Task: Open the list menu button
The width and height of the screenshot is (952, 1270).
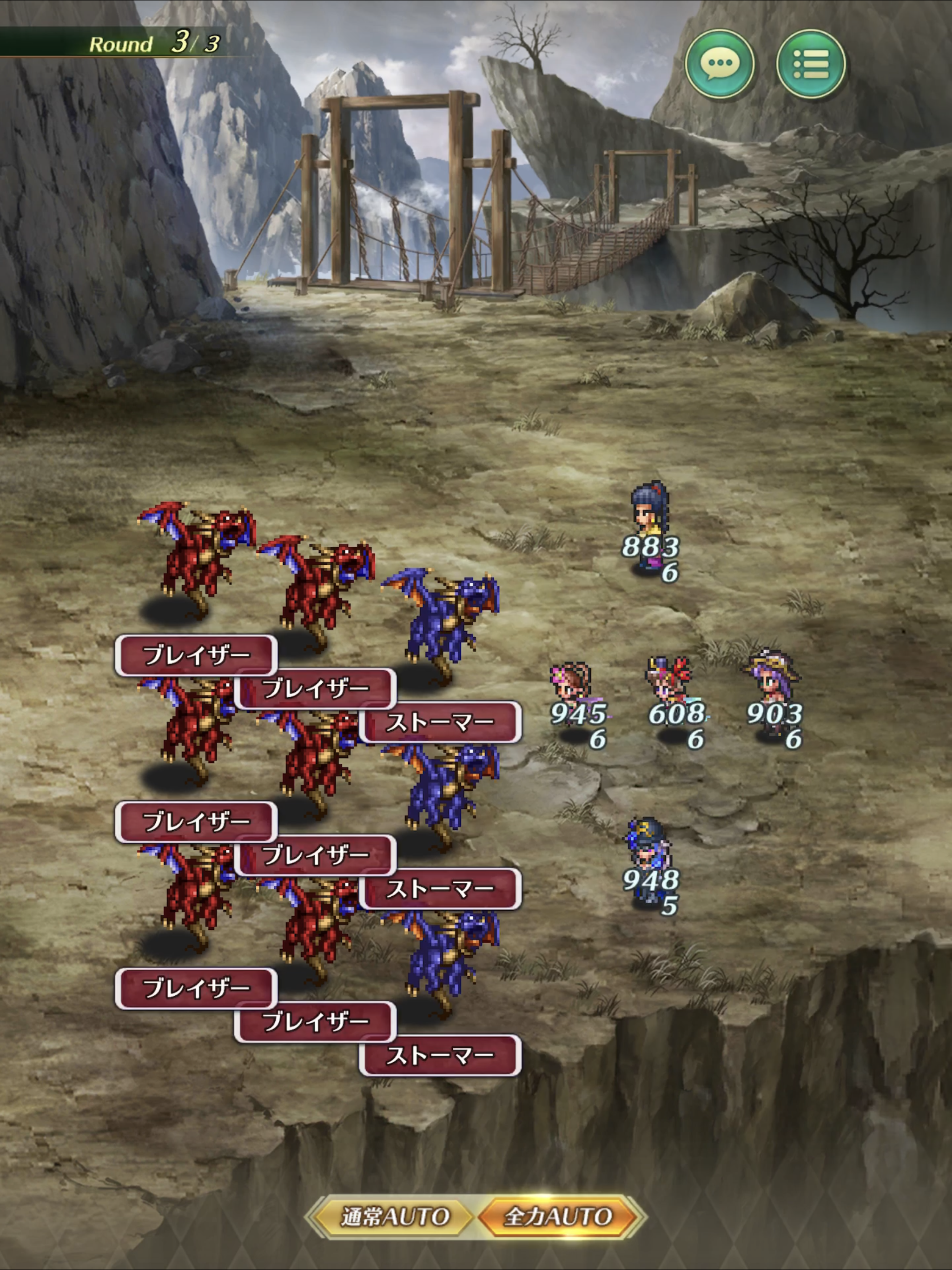Action: (x=810, y=63)
